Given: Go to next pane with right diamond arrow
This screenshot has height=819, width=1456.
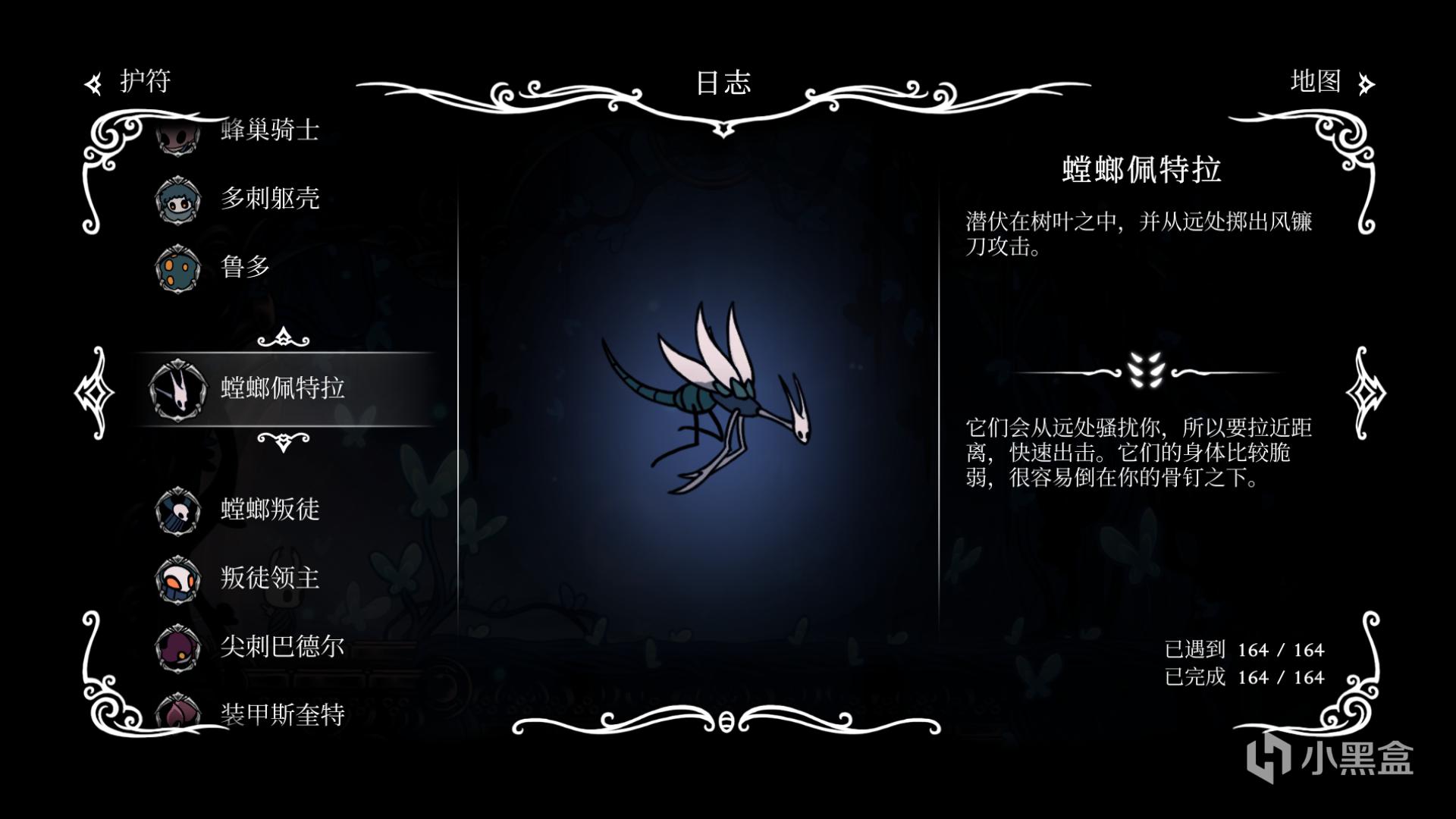Looking at the screenshot, I should pyautogui.click(x=1365, y=393).
